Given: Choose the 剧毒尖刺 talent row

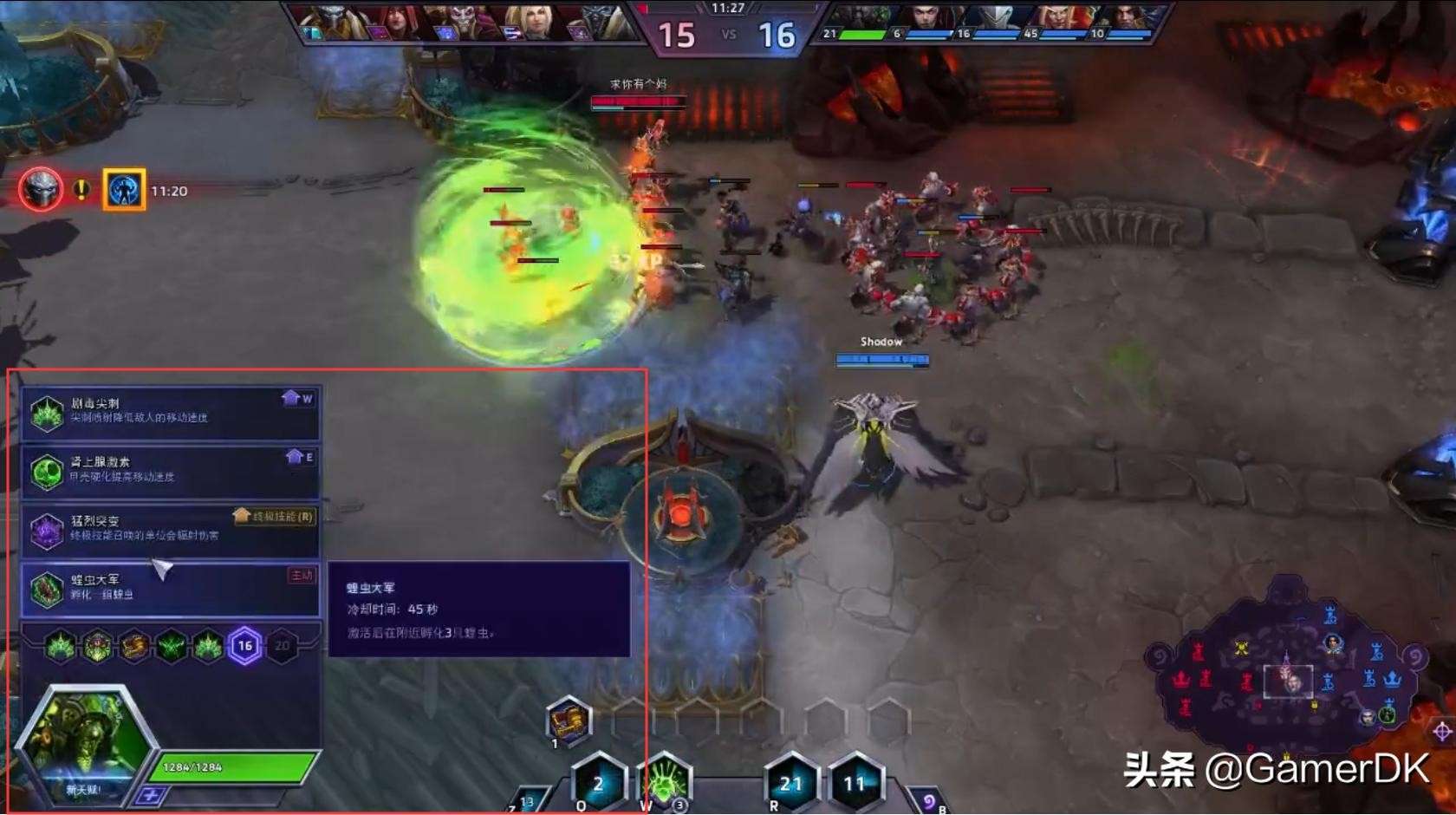Looking at the screenshot, I should (171, 412).
